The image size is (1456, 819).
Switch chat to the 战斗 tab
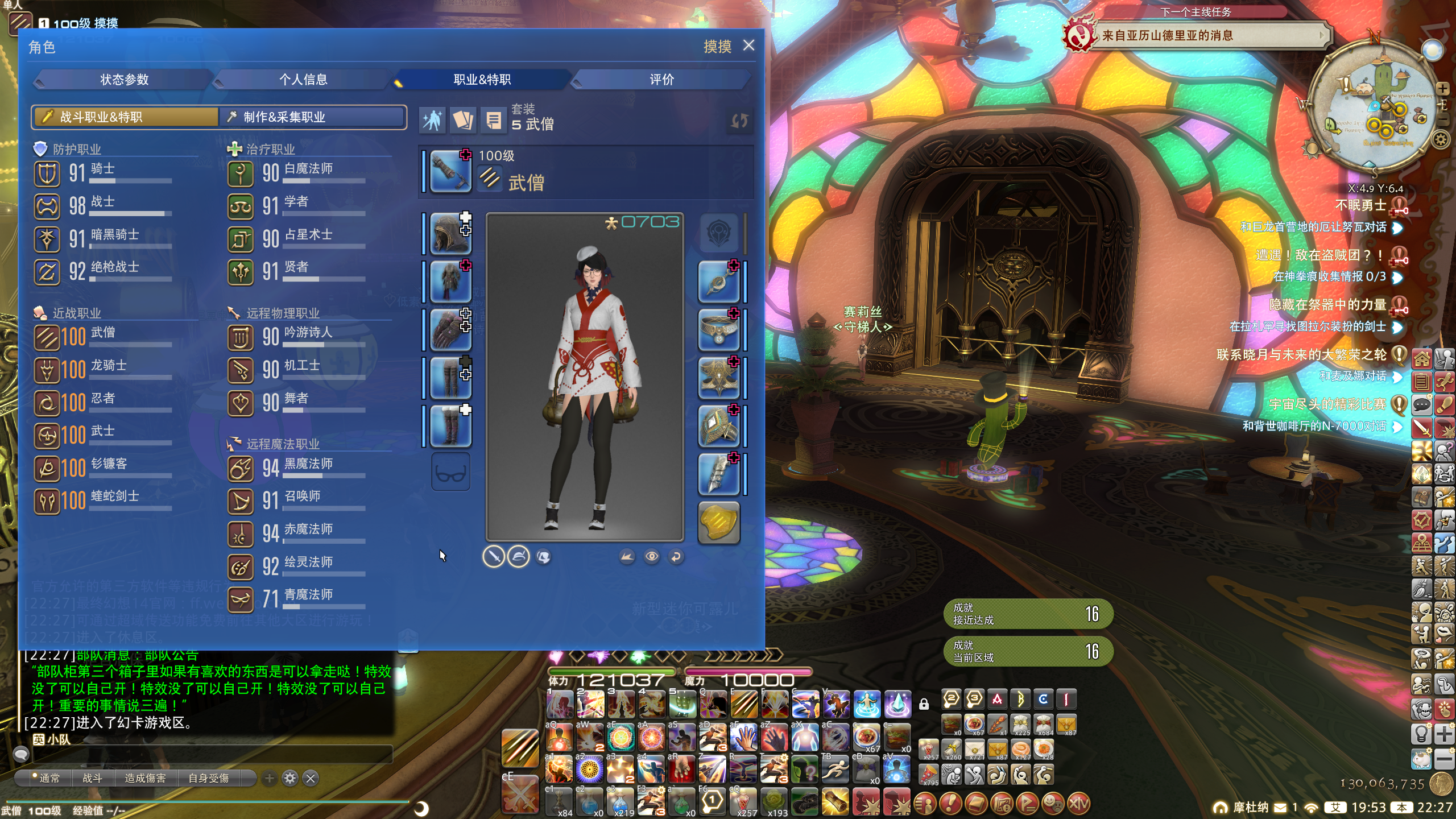(92, 778)
